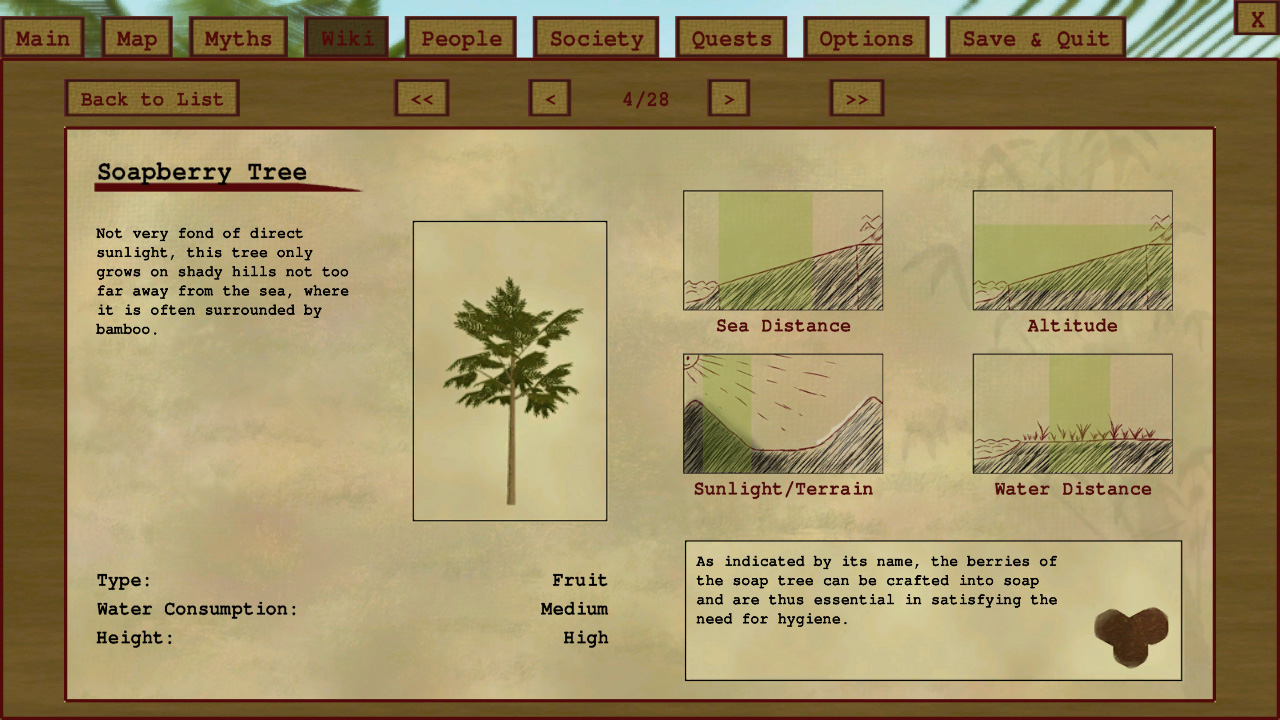Viewport: 1280px width, 720px height.
Task: Advance to the next wiki entry
Action: point(729,99)
